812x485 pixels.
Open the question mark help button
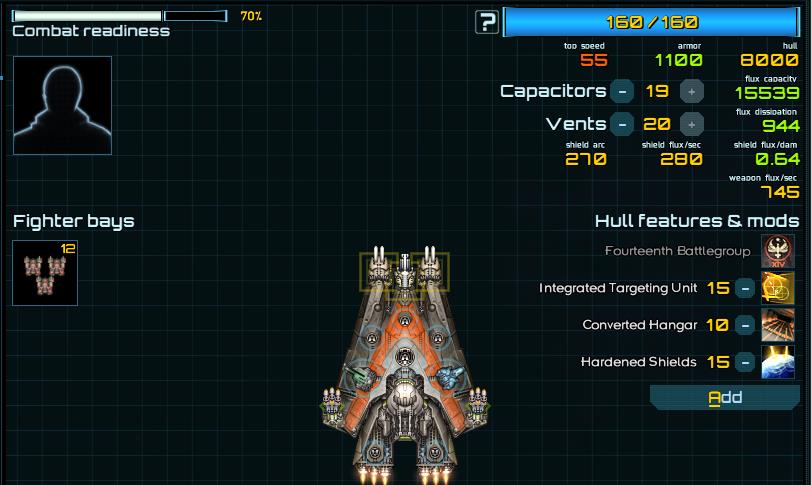tap(487, 22)
